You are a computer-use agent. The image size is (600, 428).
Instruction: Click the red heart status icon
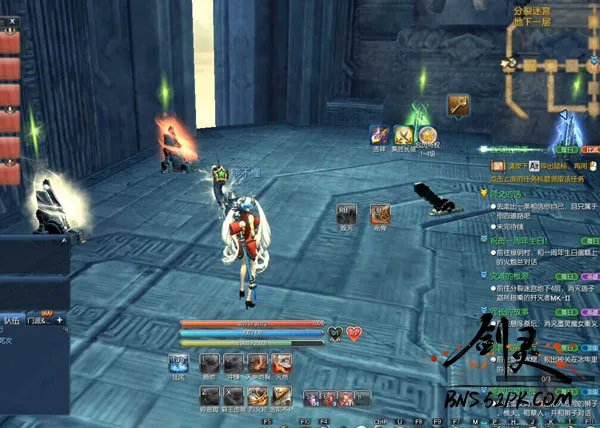coord(354,333)
